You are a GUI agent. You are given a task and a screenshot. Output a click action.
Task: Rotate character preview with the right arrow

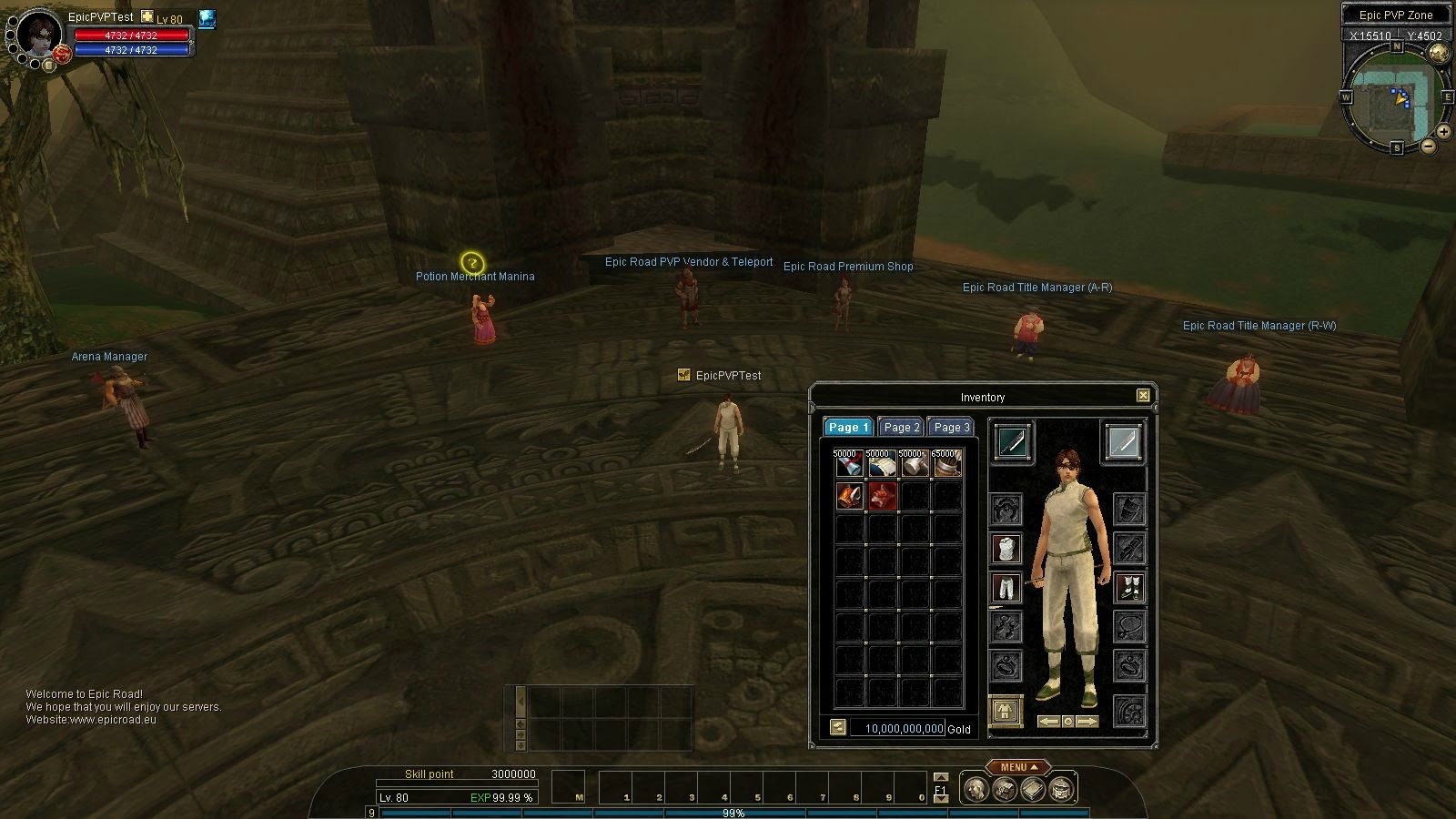tap(1087, 722)
